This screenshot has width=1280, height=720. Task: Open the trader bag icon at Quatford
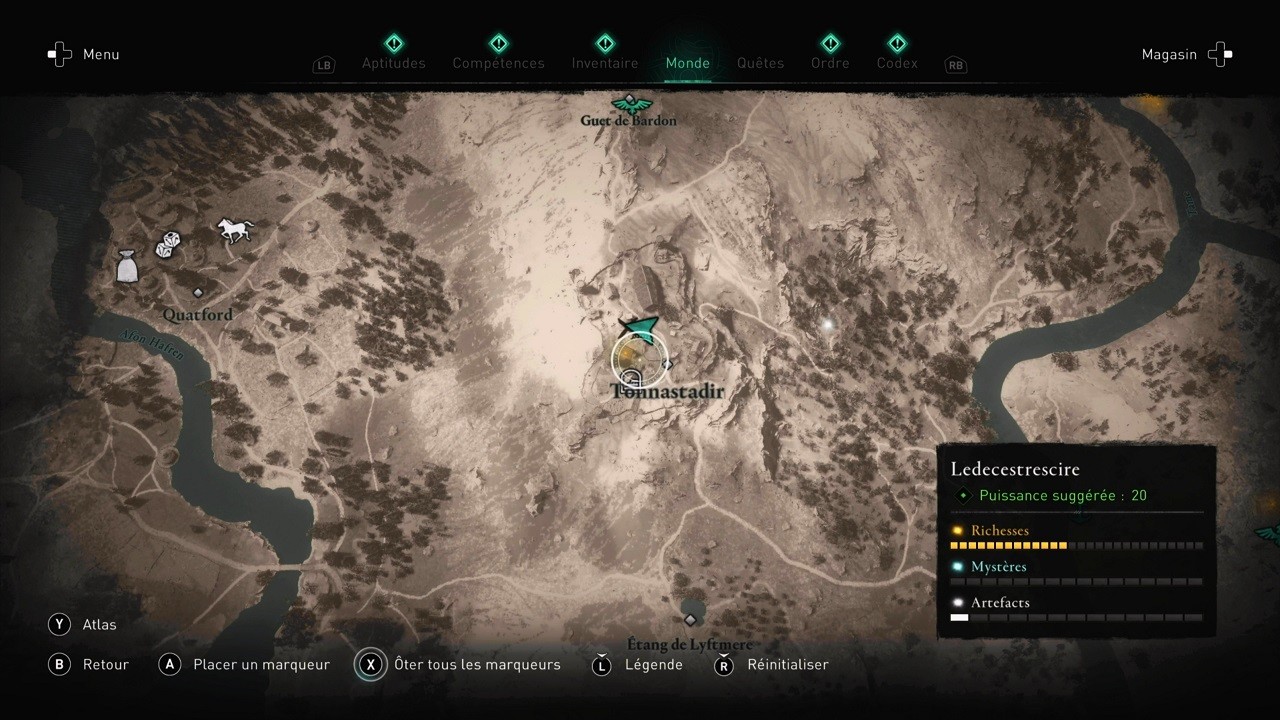127,265
